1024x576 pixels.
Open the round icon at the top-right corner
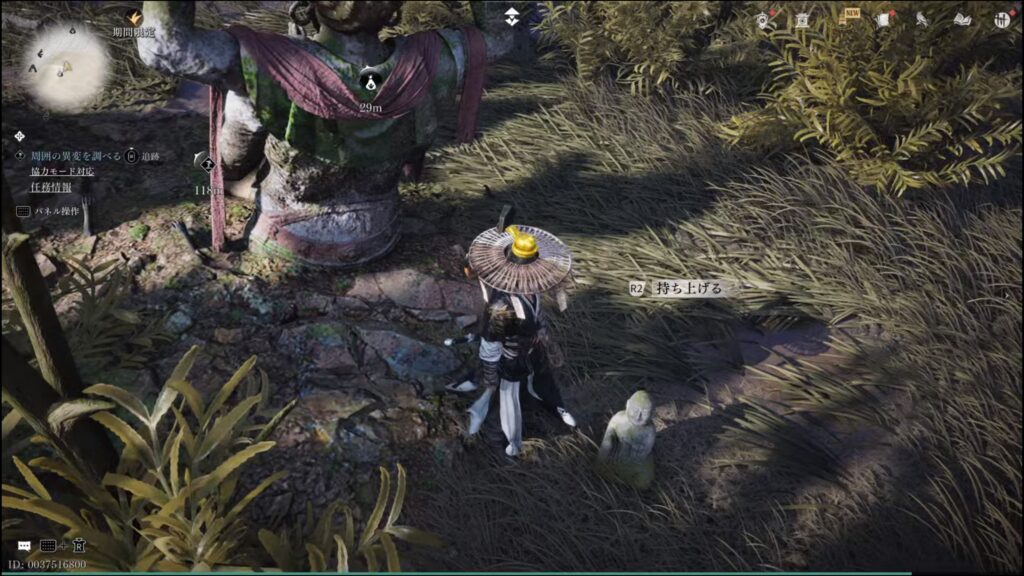1002,19
